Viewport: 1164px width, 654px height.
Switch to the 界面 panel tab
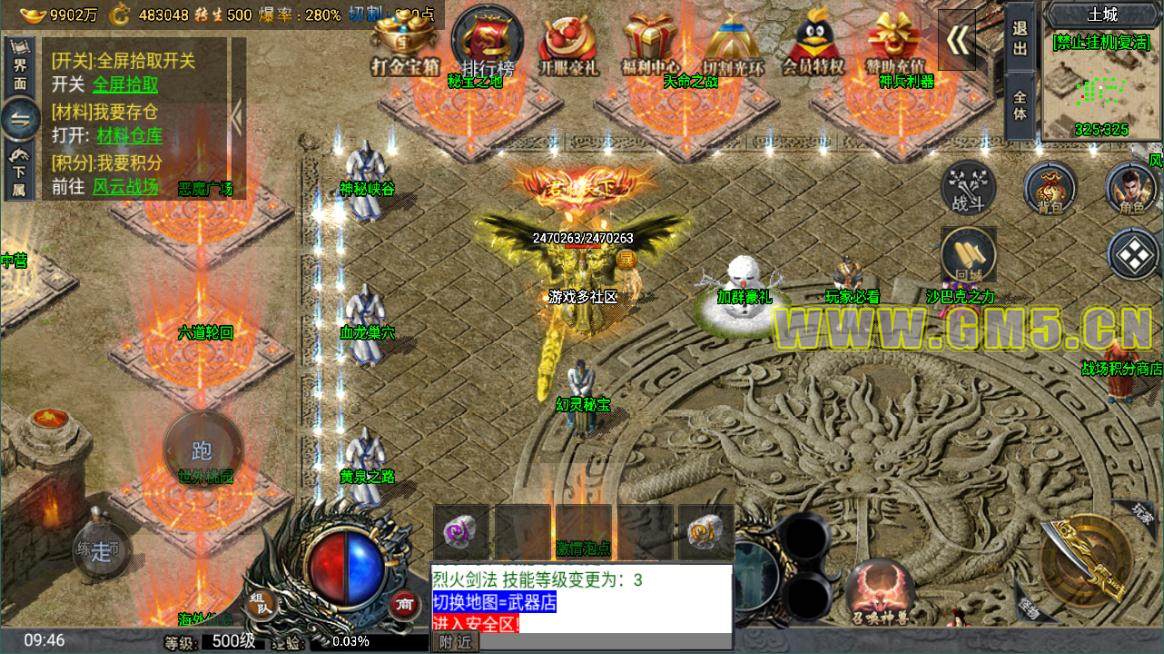(20, 69)
